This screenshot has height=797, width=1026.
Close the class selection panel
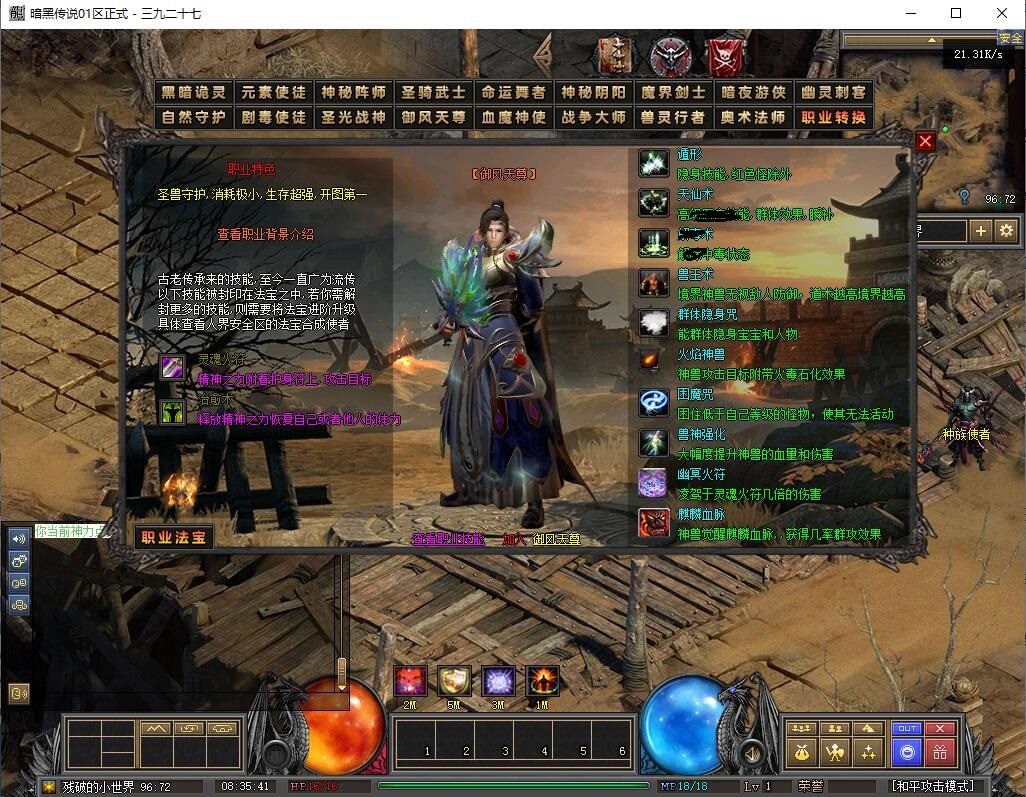pyautogui.click(x=925, y=141)
